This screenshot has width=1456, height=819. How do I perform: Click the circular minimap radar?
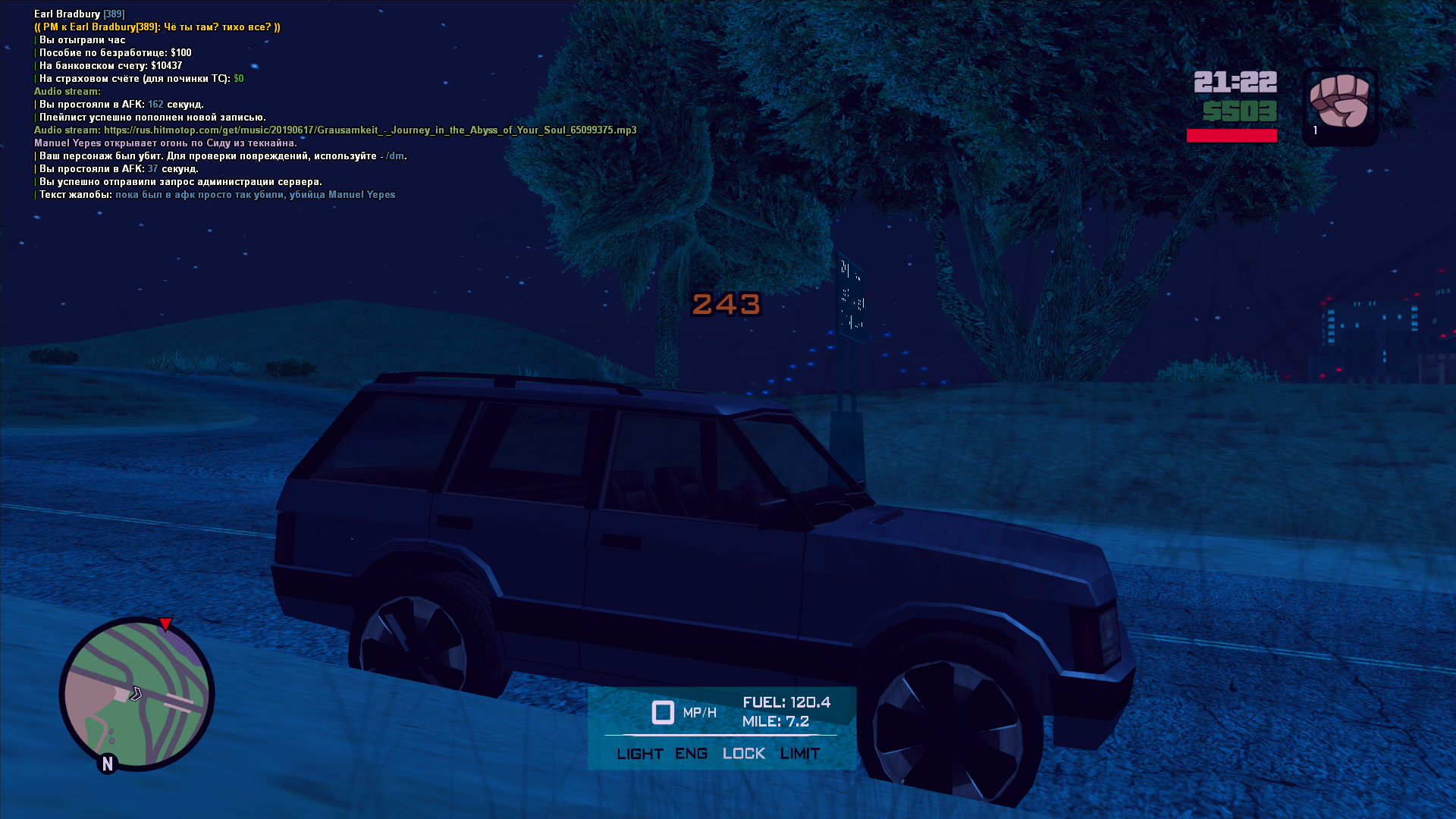pos(137,694)
